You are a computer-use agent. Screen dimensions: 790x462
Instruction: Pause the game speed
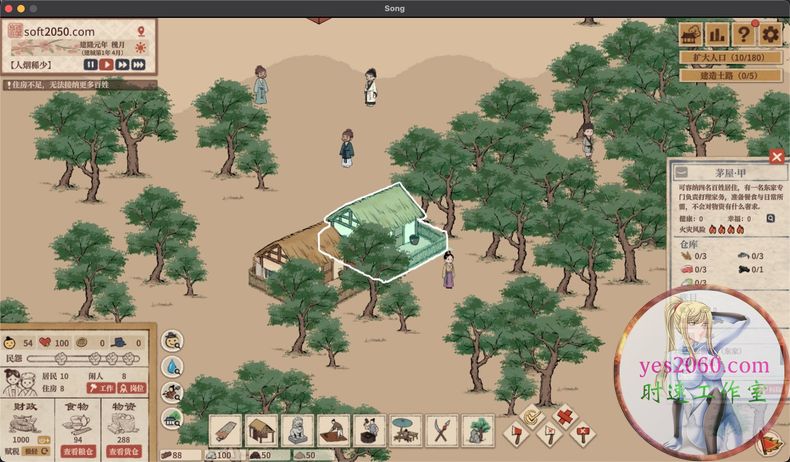tap(90, 64)
